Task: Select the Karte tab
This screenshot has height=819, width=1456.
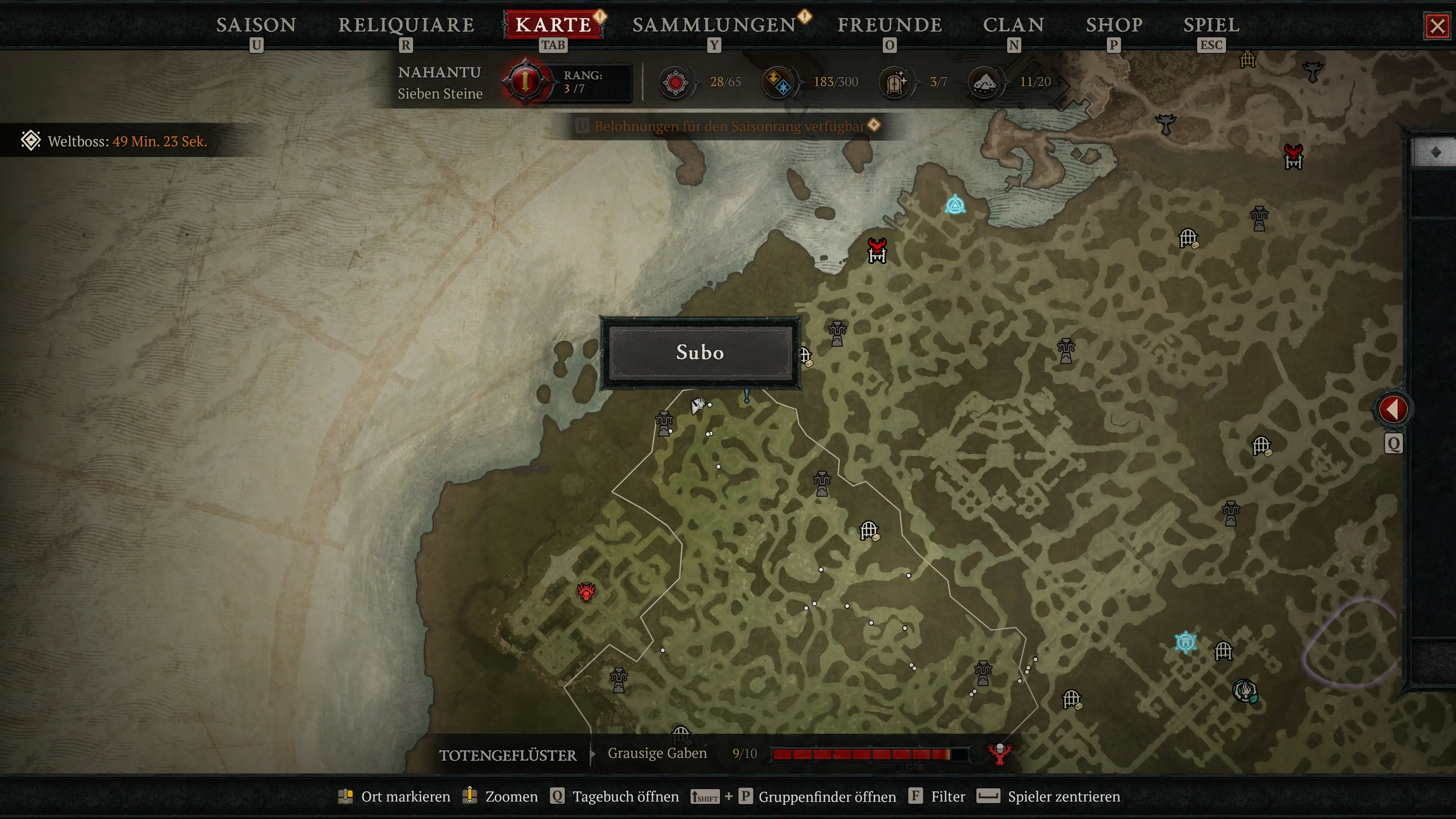Action: [x=553, y=25]
